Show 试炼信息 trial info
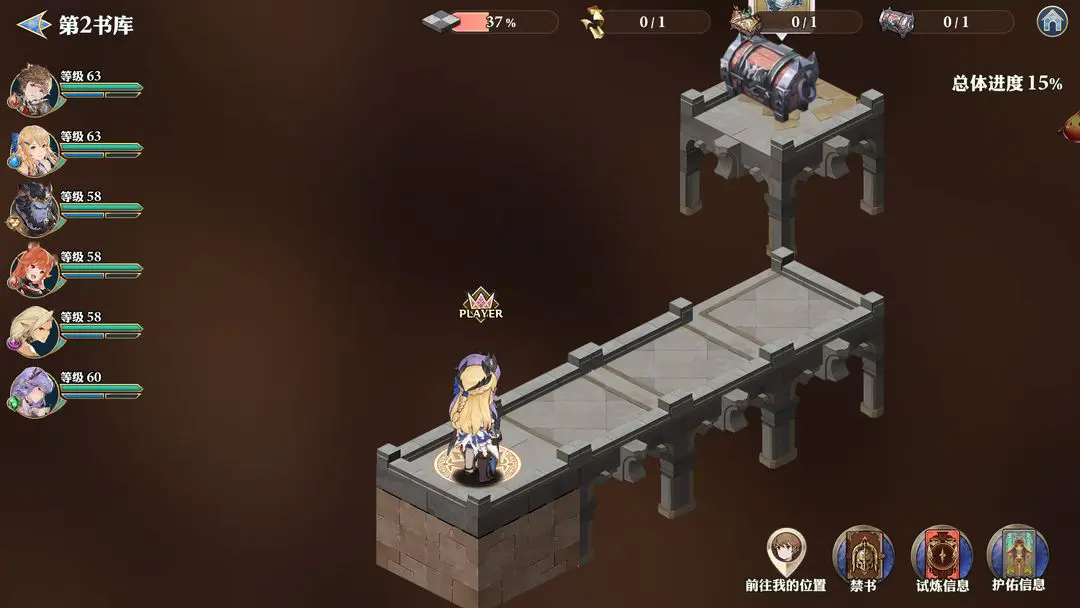The width and height of the screenshot is (1080, 608). [x=941, y=554]
